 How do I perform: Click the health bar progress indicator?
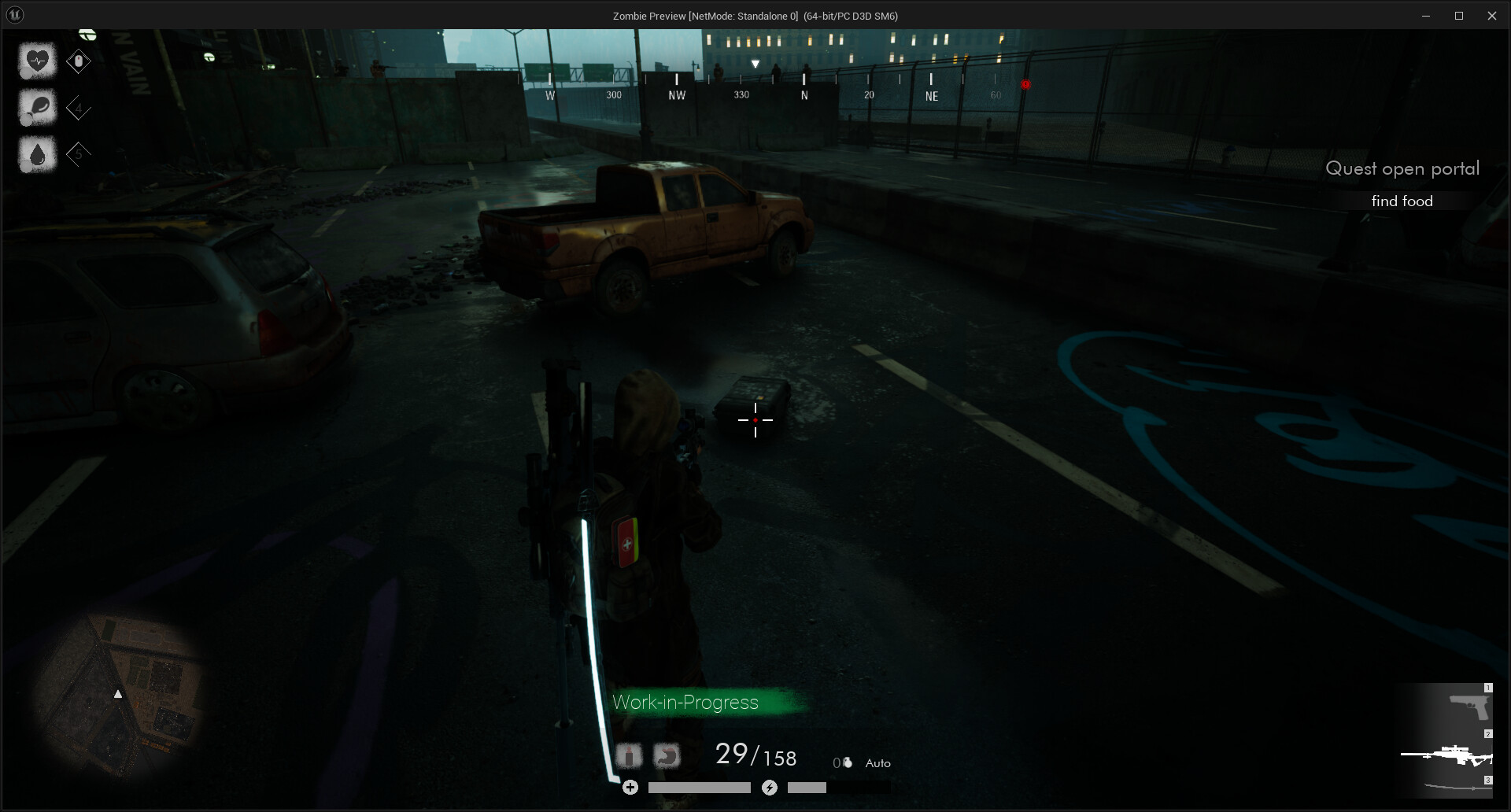[x=699, y=787]
